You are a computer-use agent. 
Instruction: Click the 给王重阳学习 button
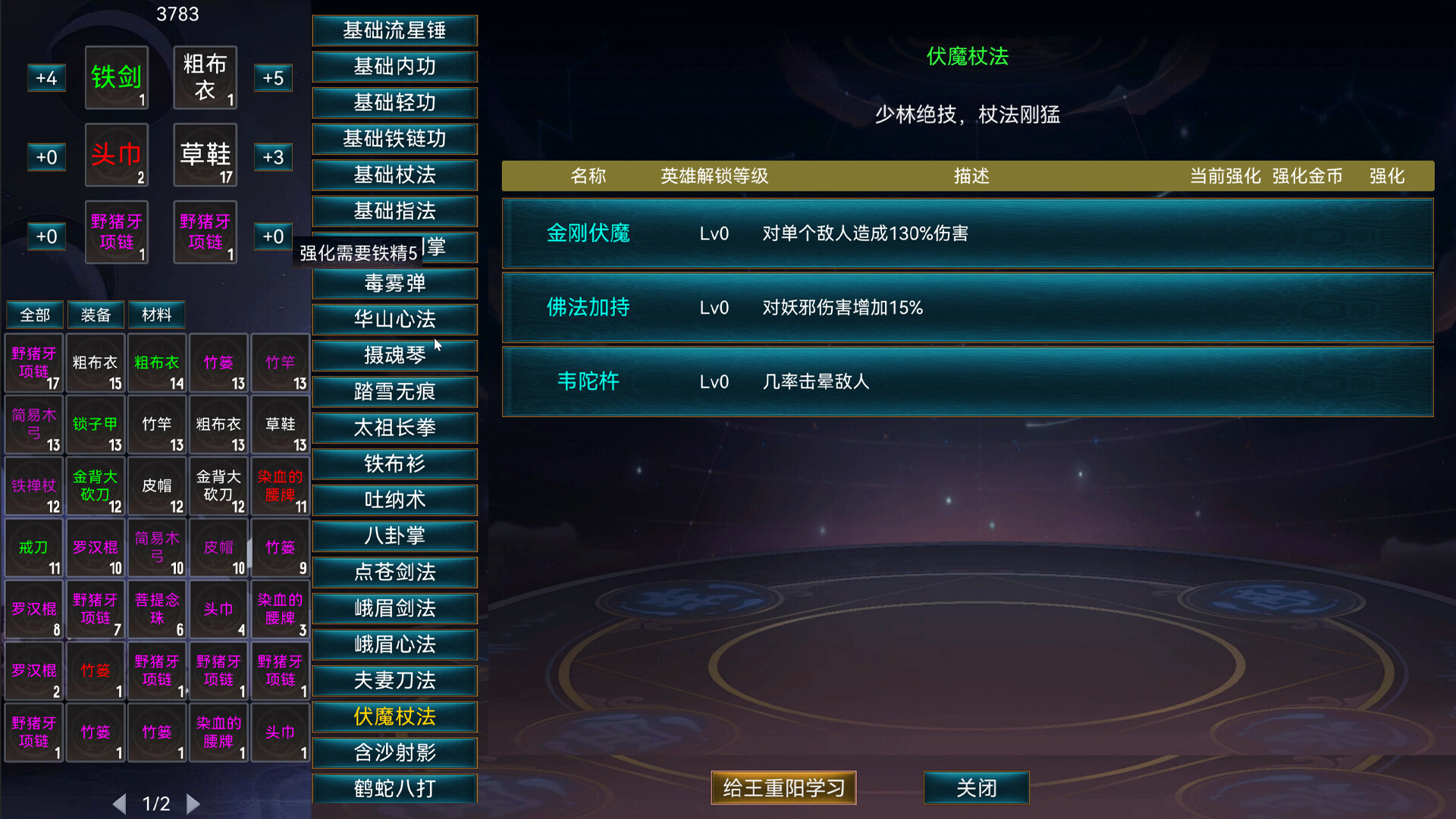(783, 788)
